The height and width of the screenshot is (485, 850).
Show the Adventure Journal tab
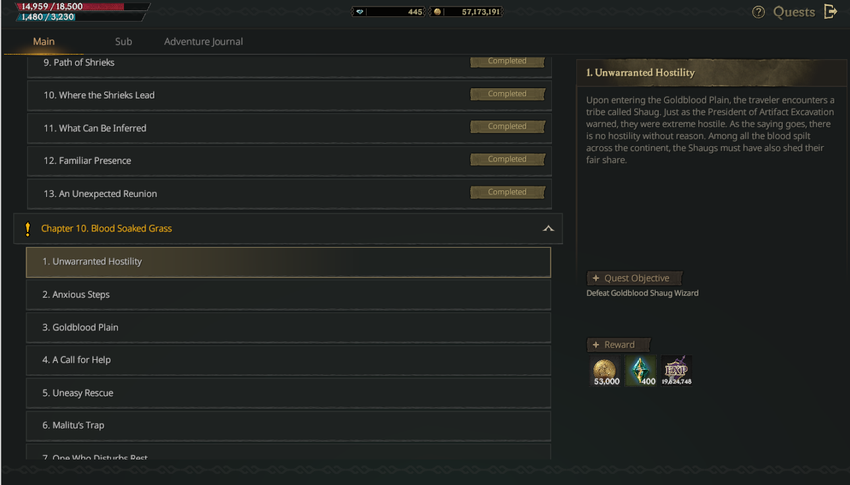coord(203,42)
